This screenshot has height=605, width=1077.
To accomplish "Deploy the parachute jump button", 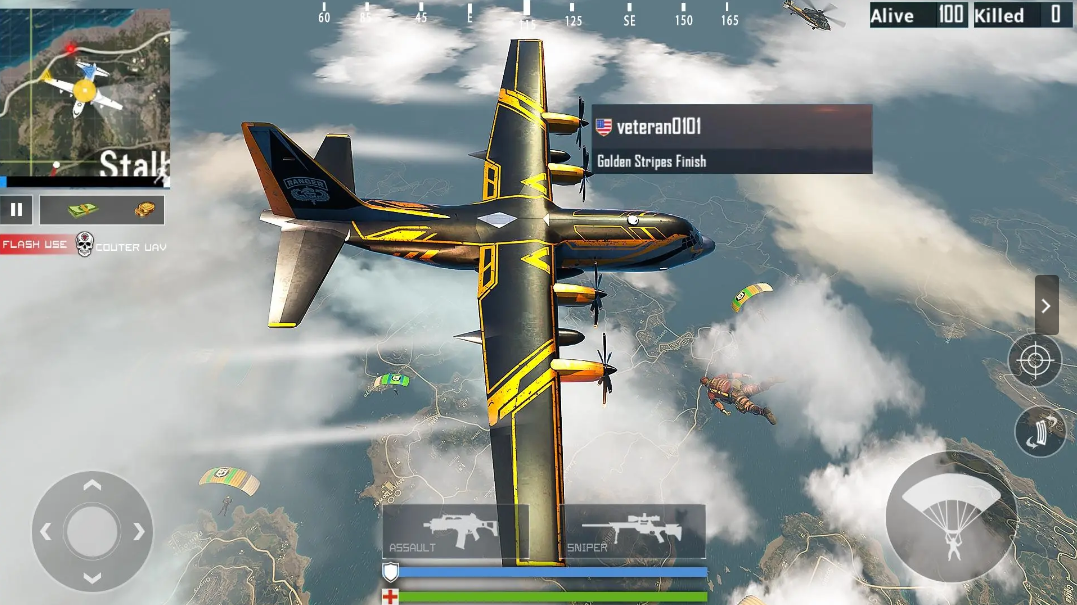I will point(950,518).
